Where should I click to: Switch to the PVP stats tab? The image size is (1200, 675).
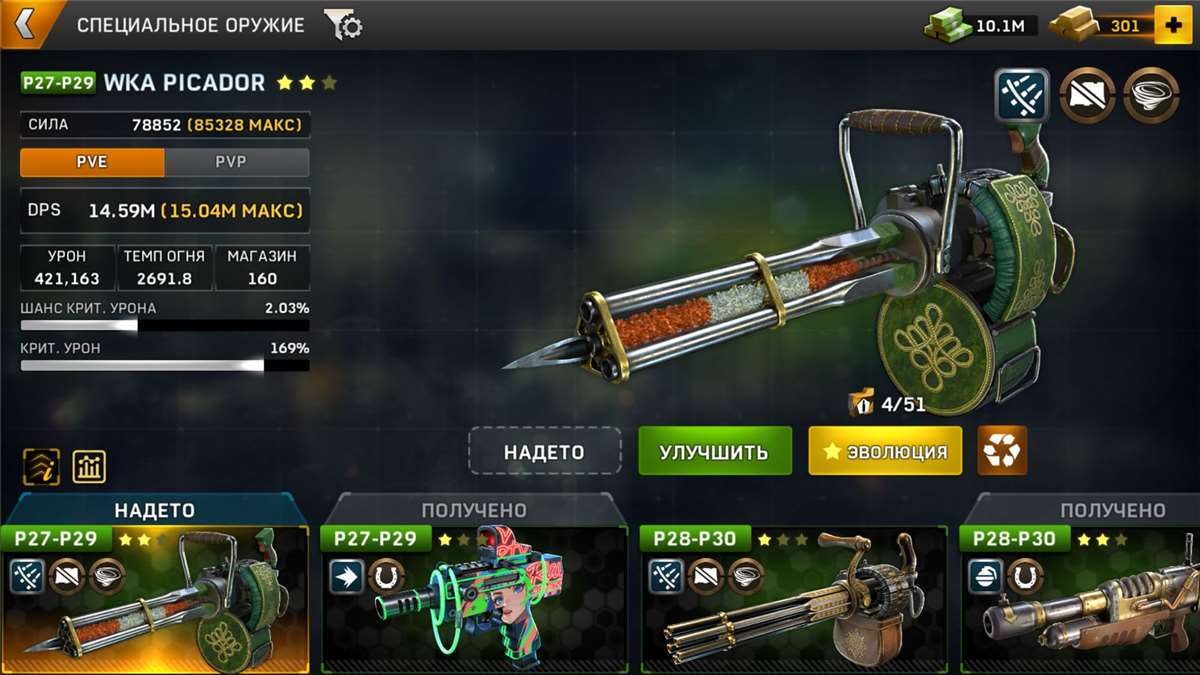237,162
